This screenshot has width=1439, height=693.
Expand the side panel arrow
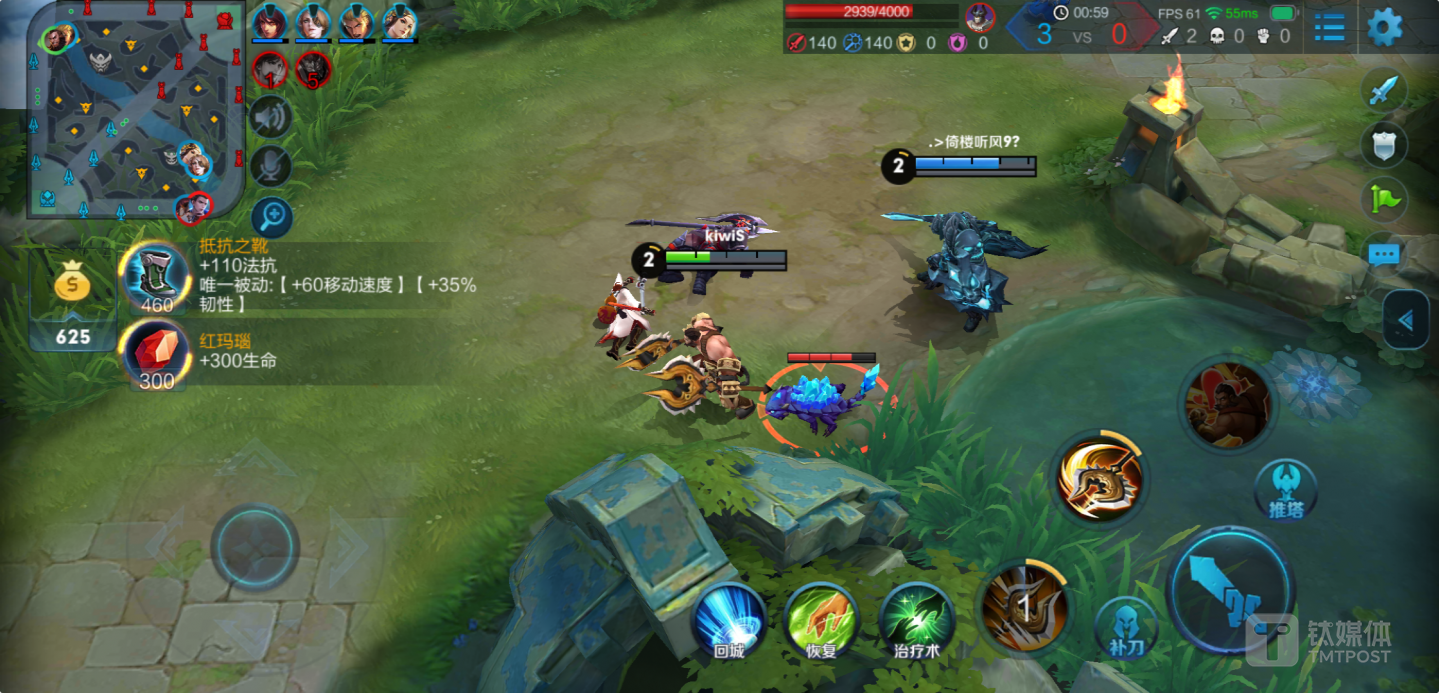tap(1406, 320)
